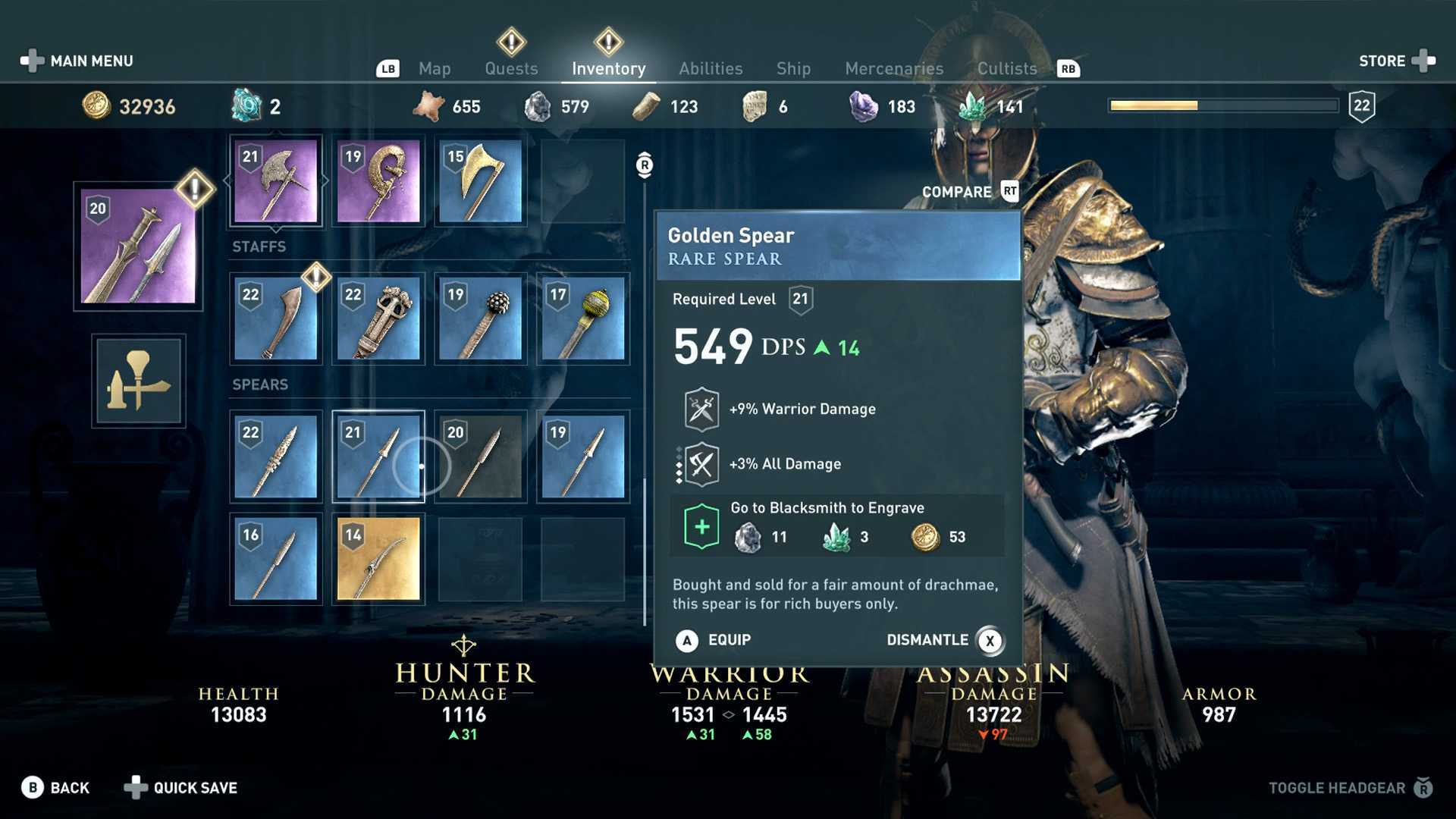Select the level 21 purple axe
This screenshot has height=819, width=1456.
[x=276, y=181]
